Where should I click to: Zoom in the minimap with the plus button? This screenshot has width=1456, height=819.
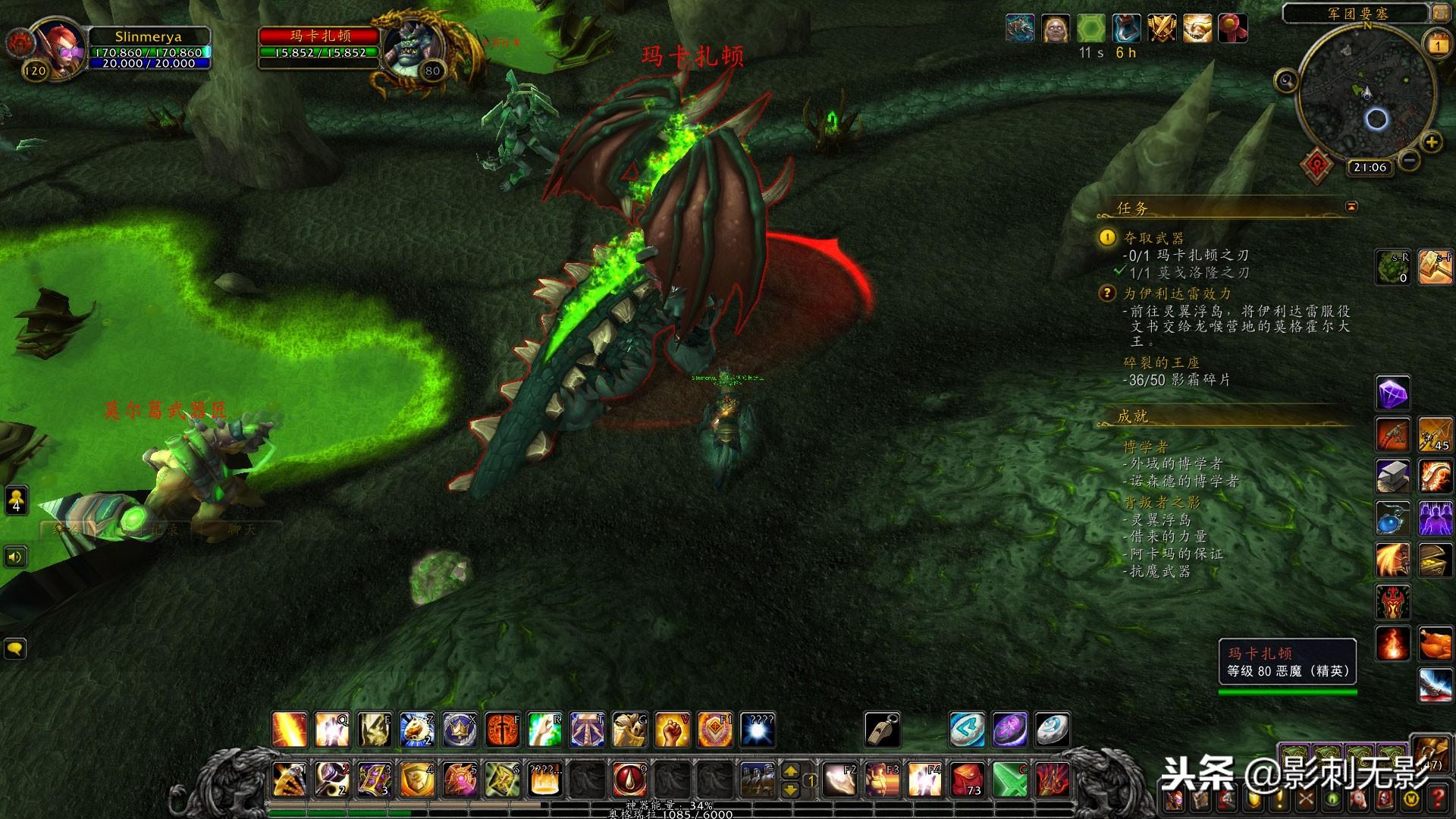coord(1431,142)
